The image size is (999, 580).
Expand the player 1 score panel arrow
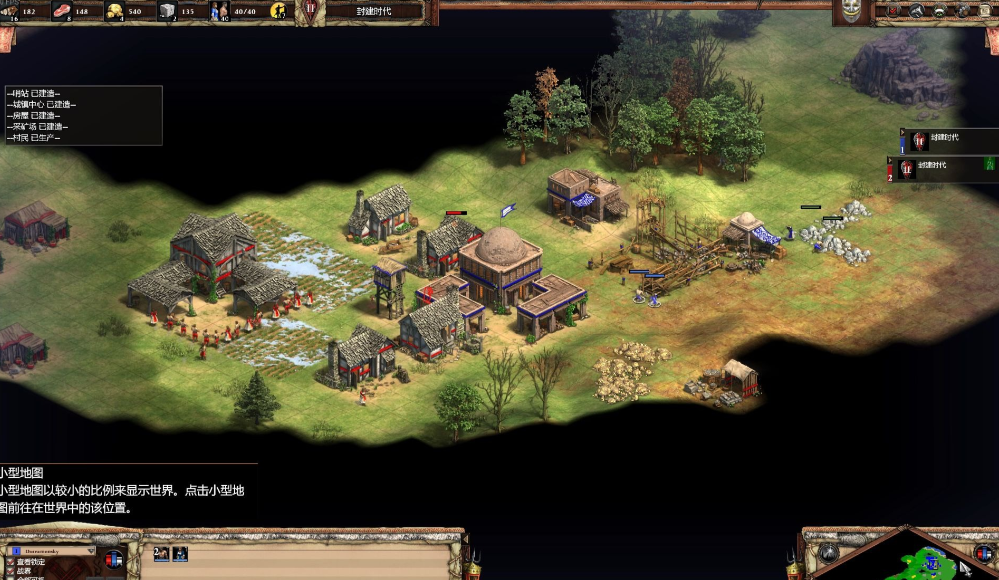click(902, 131)
